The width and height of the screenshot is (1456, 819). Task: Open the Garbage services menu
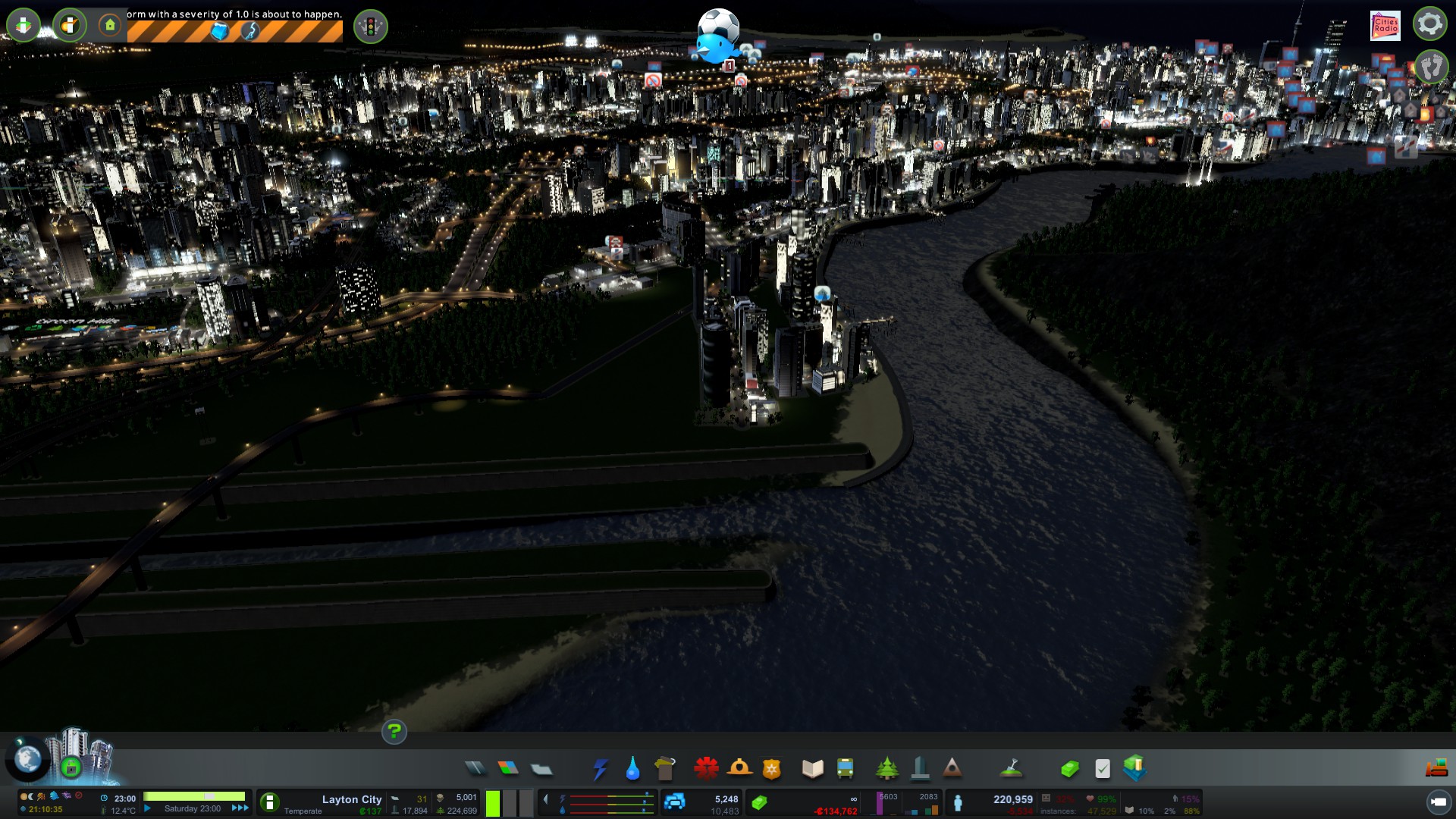pyautogui.click(x=664, y=769)
